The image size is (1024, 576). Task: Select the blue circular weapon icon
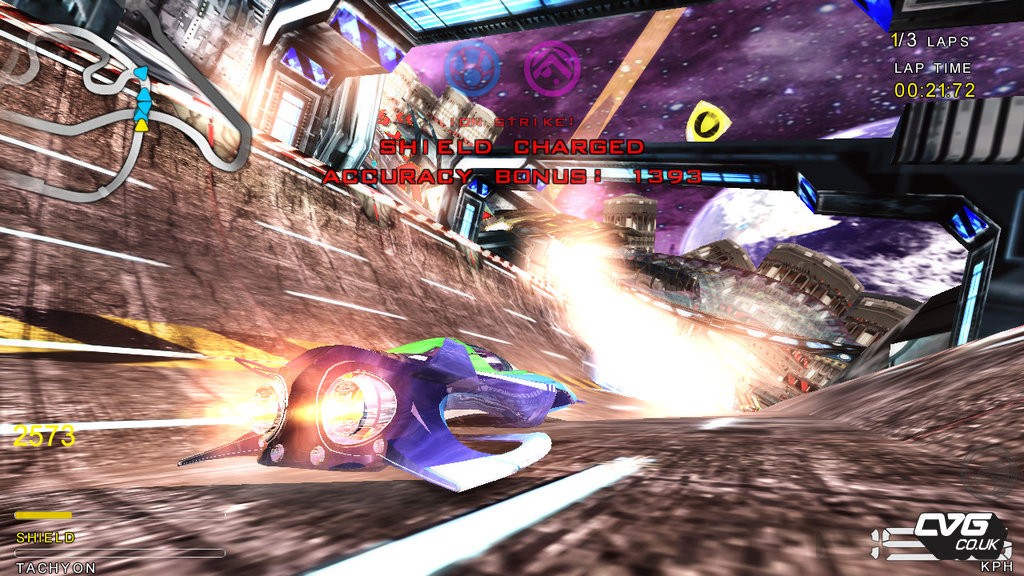[x=471, y=69]
